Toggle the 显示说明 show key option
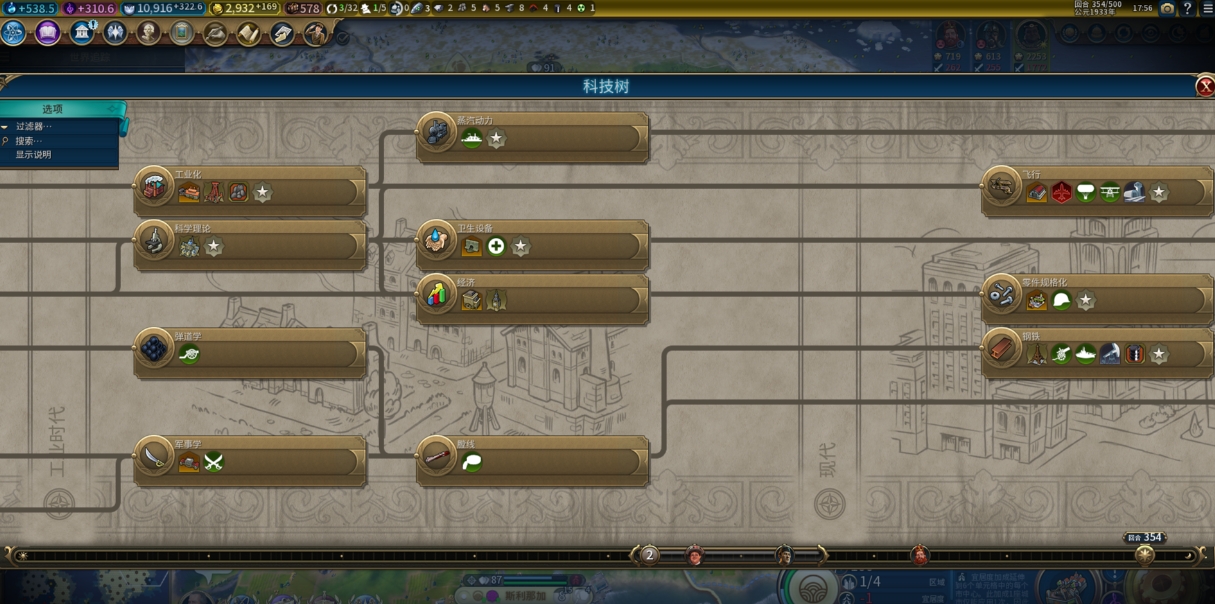The height and width of the screenshot is (604, 1215). point(33,155)
